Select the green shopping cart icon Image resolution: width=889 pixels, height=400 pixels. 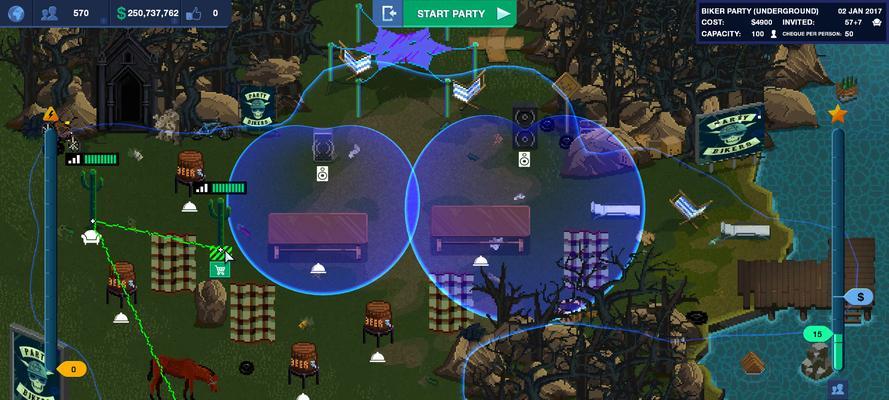219,269
